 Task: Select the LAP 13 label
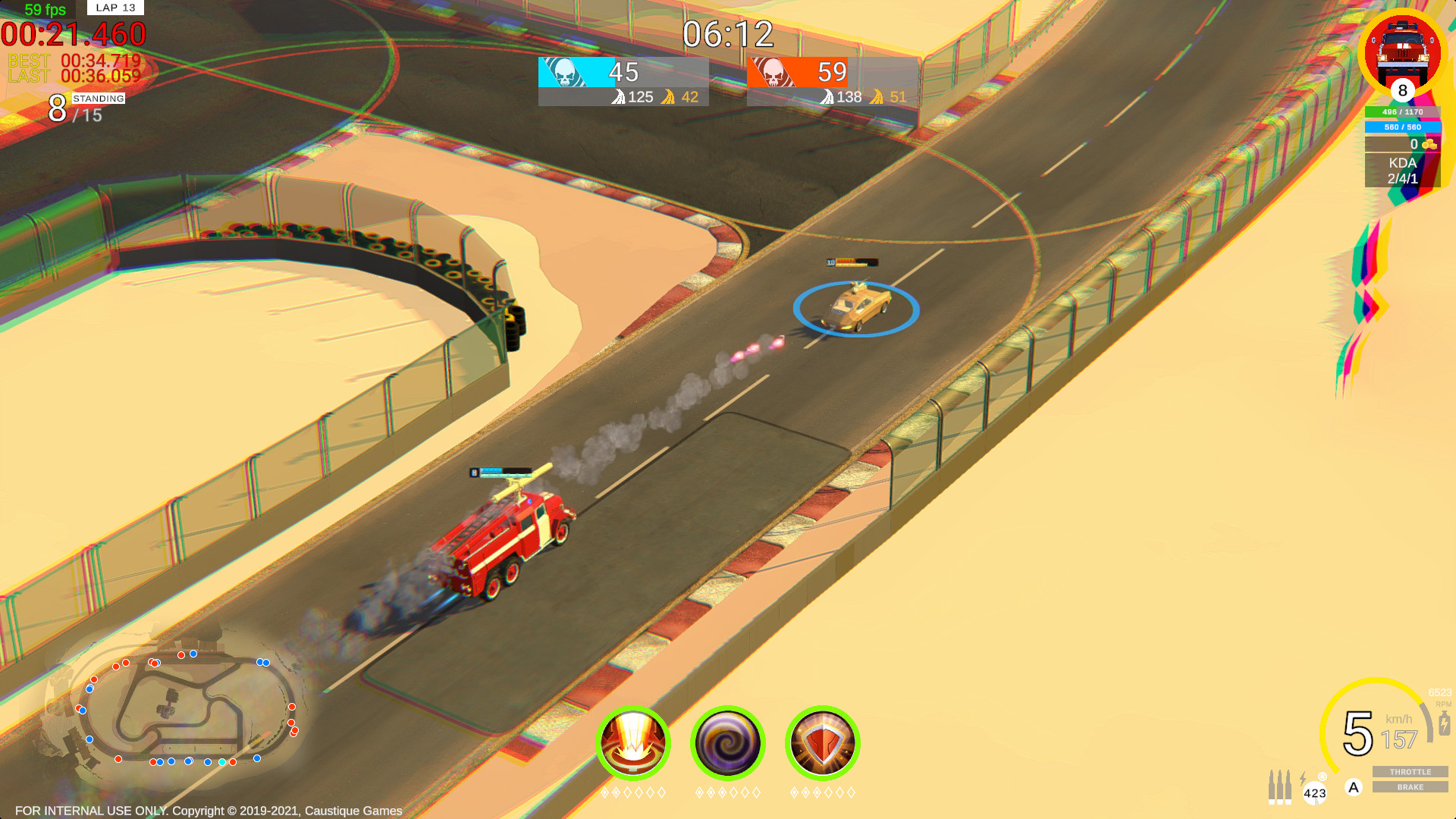tap(114, 8)
